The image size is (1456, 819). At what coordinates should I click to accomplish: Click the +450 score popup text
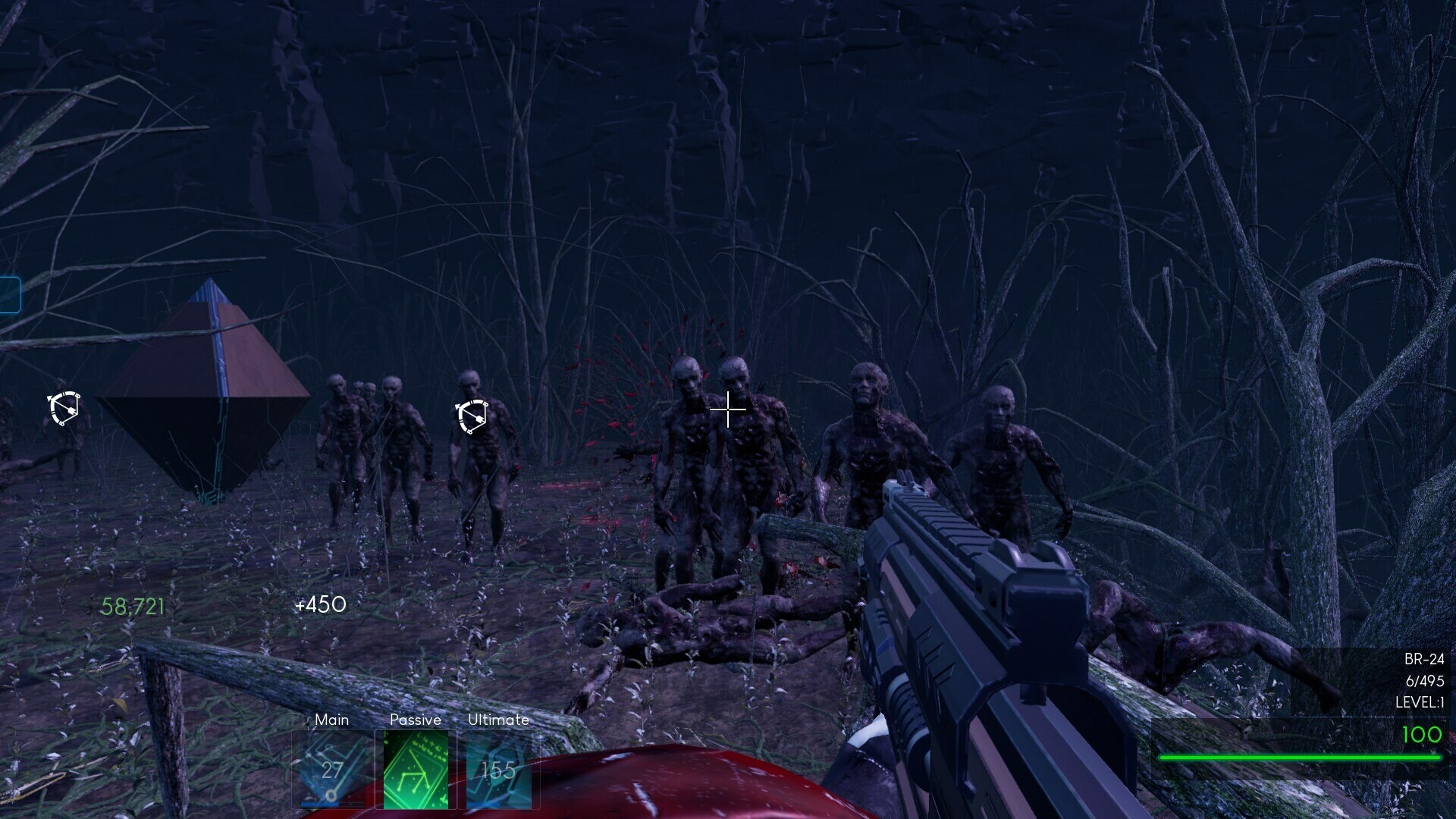point(322,605)
